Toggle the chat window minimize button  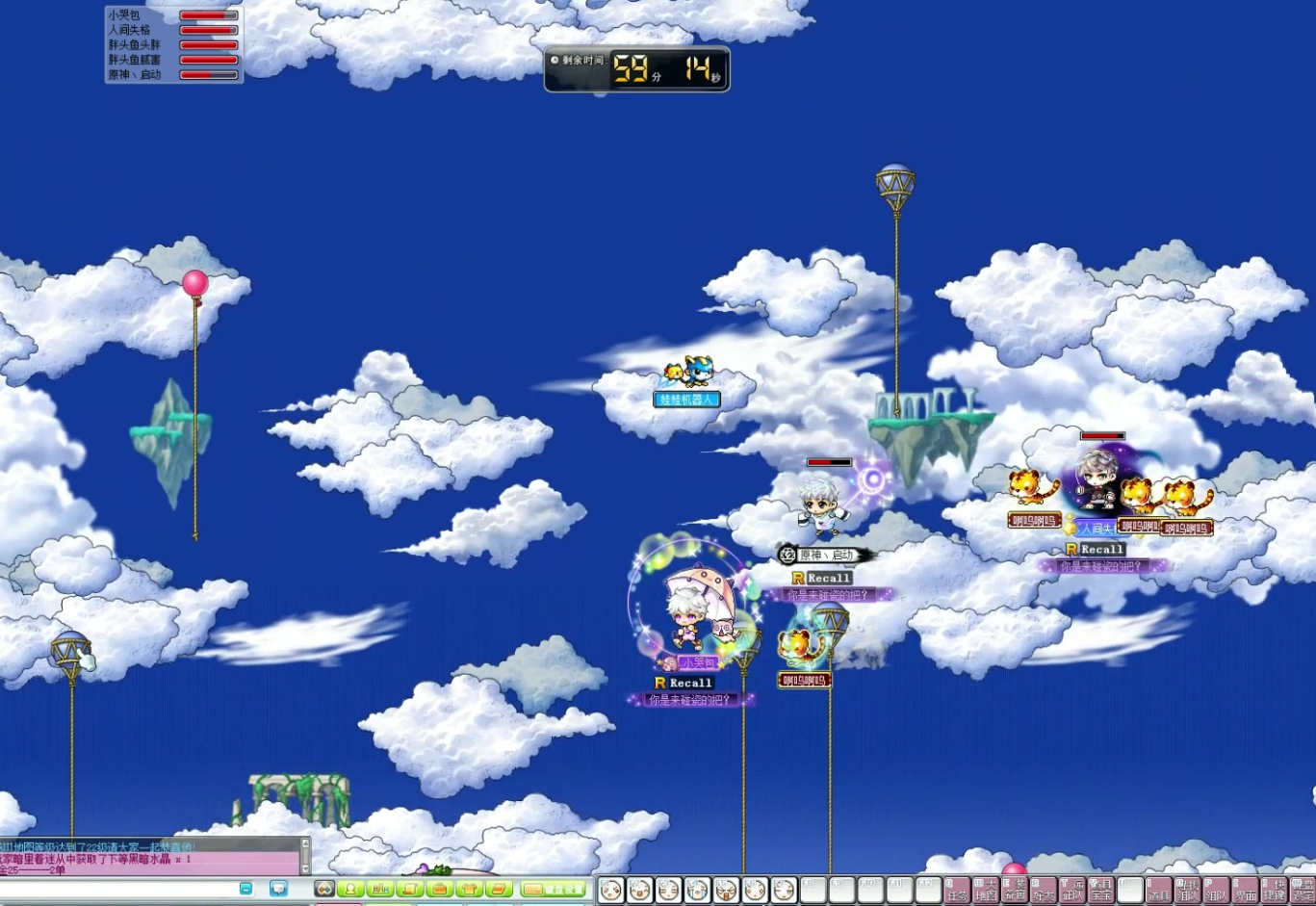[x=245, y=888]
